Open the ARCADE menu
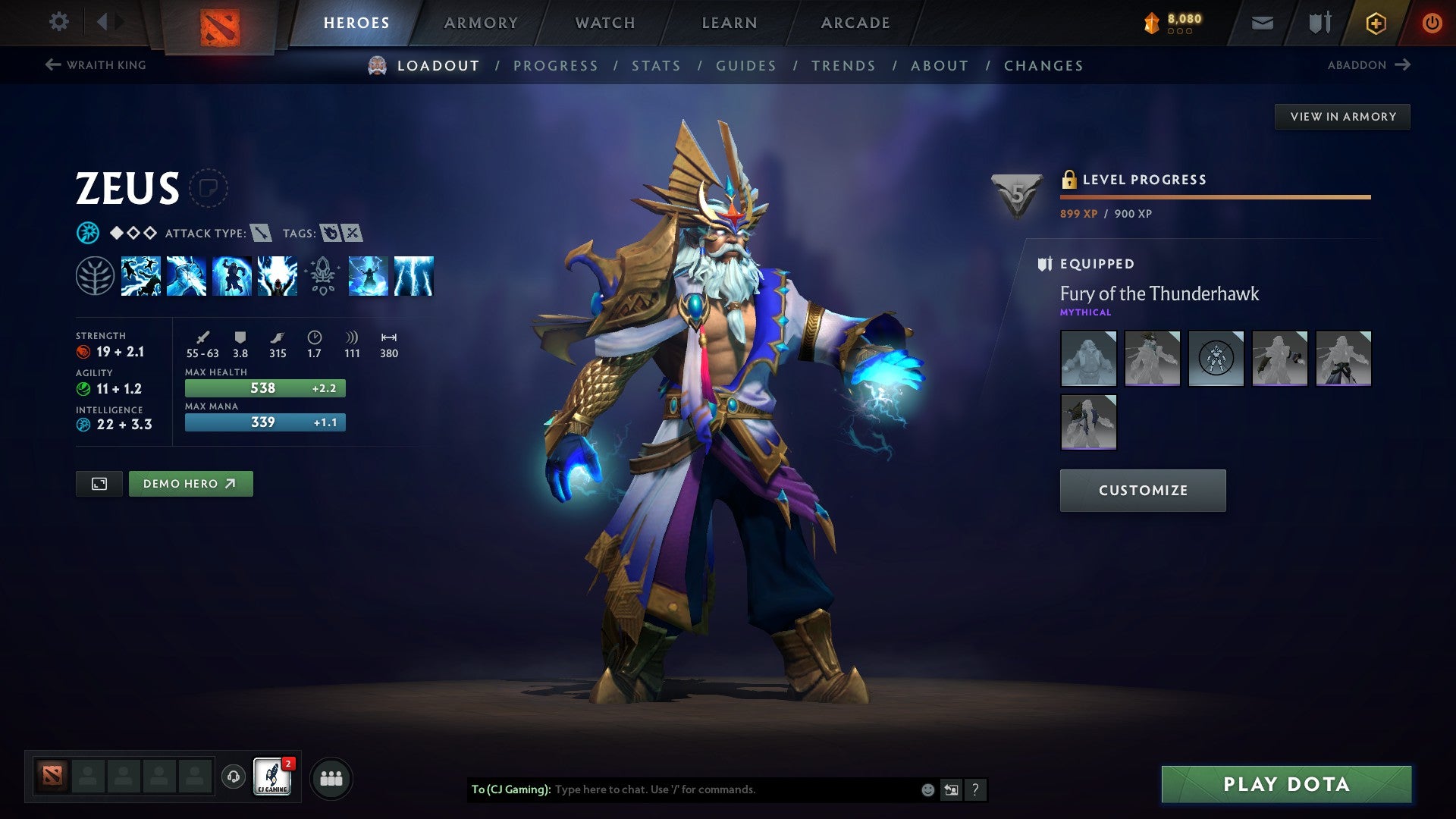The width and height of the screenshot is (1456, 819). click(x=855, y=22)
